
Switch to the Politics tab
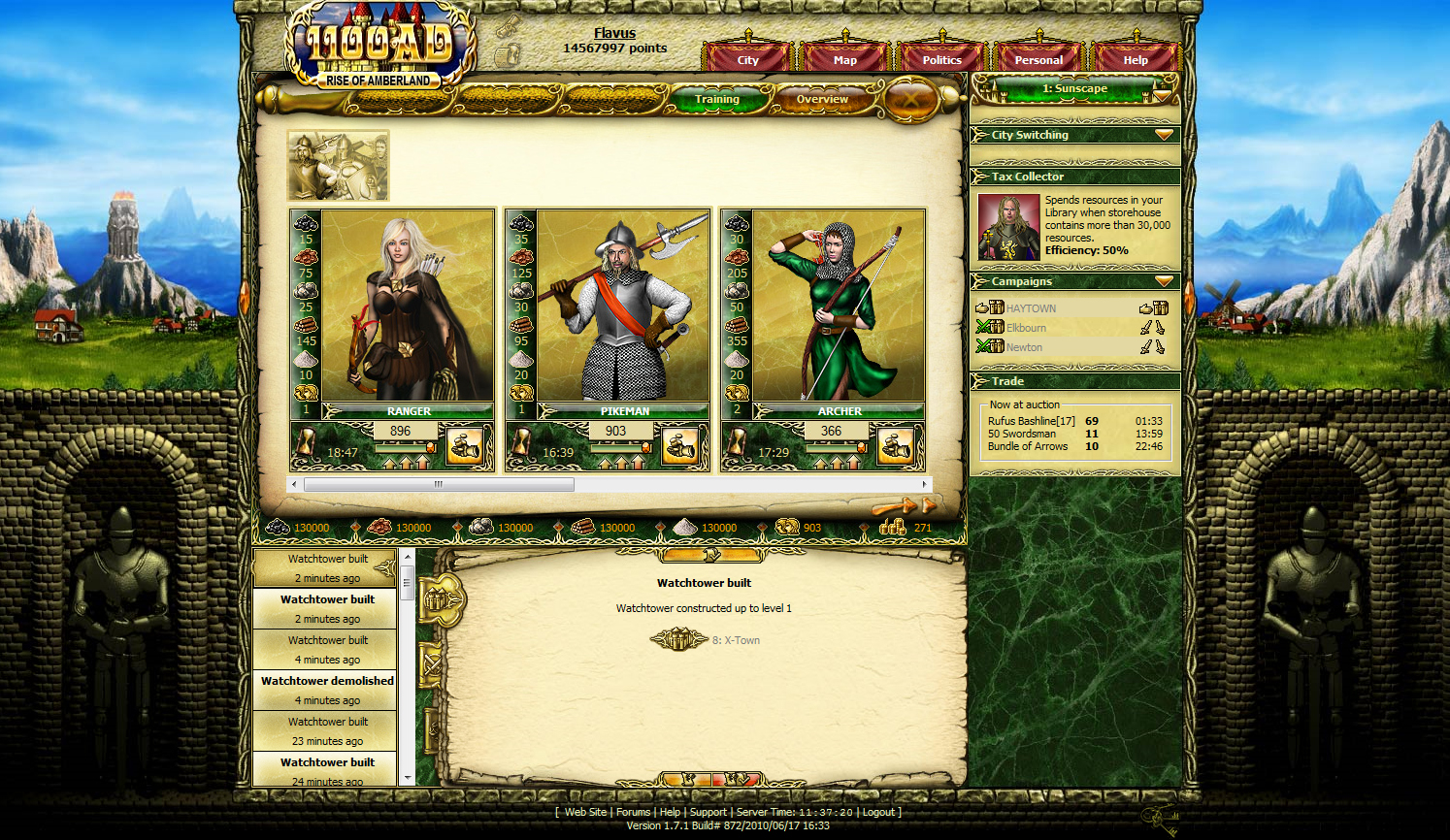pos(941,59)
